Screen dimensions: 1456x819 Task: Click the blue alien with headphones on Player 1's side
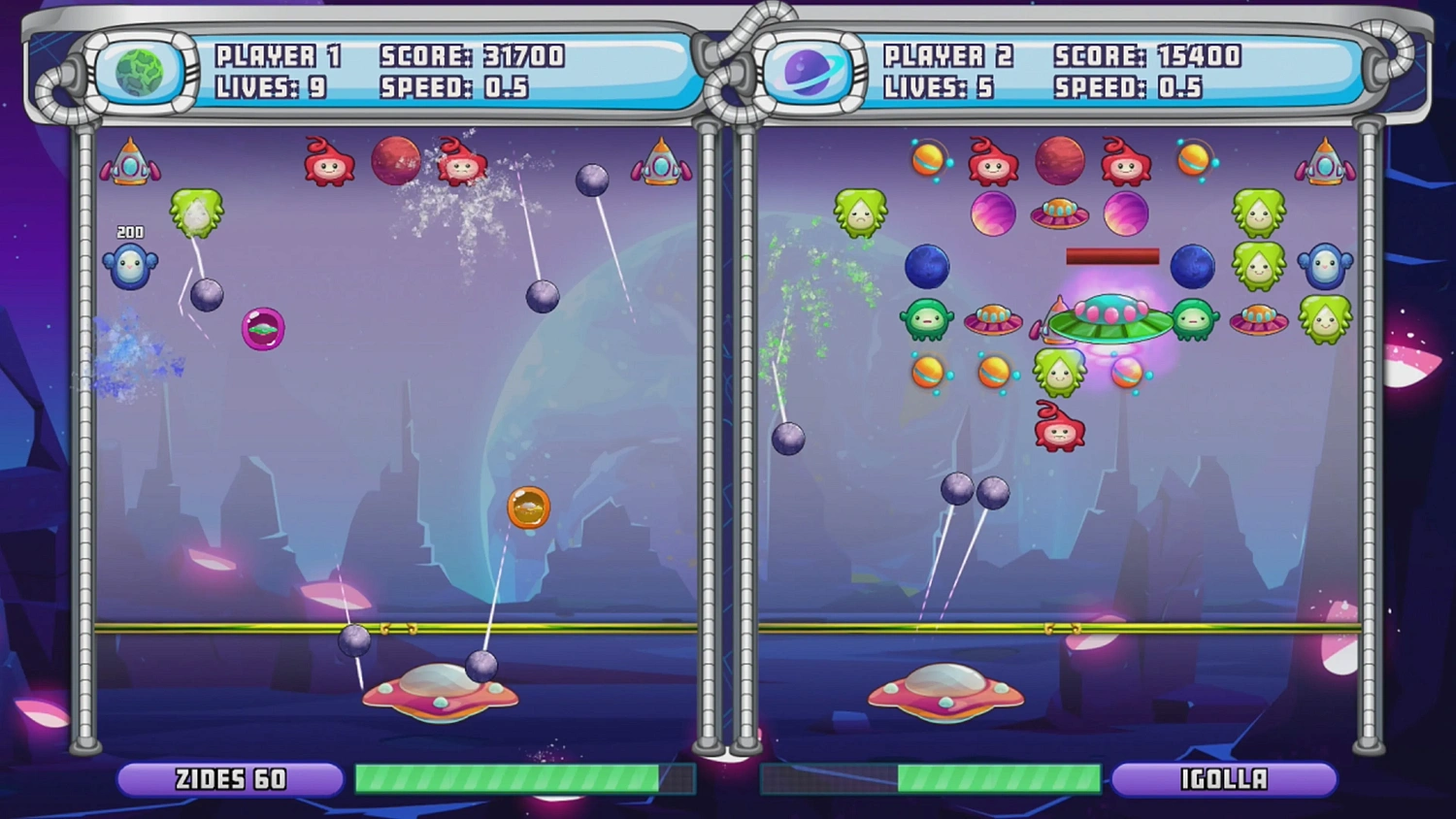[x=131, y=265]
